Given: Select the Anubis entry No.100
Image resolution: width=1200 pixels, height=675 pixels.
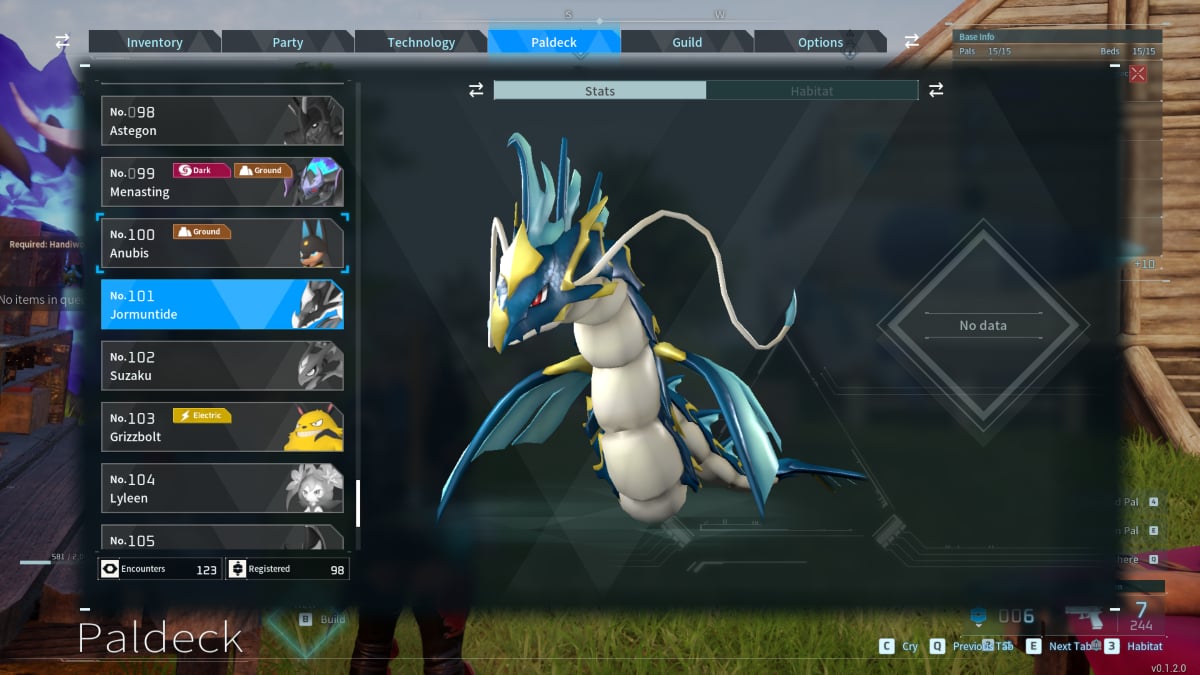Looking at the screenshot, I should pos(222,243).
